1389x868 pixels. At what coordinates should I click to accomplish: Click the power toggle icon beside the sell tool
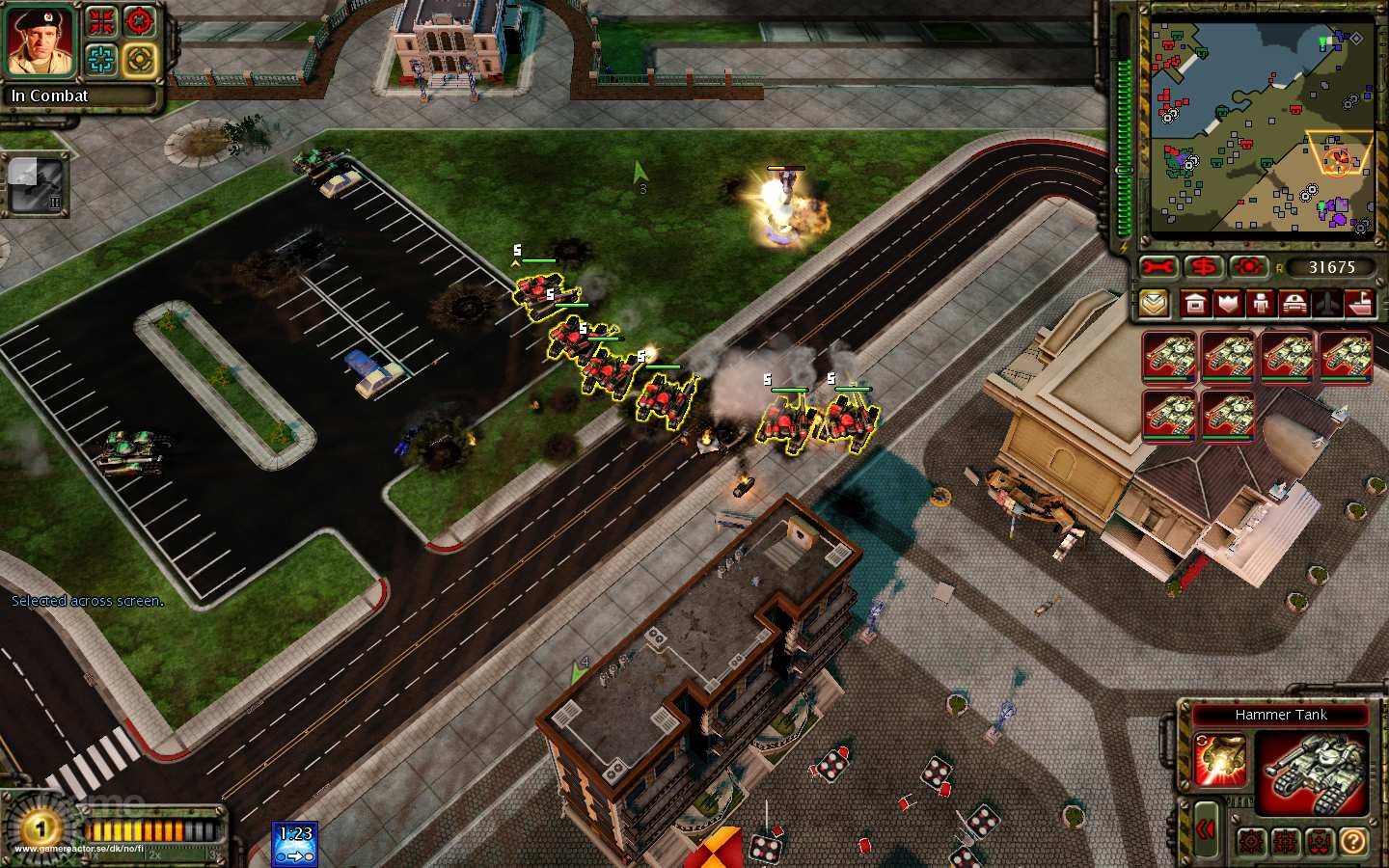[x=1249, y=267]
